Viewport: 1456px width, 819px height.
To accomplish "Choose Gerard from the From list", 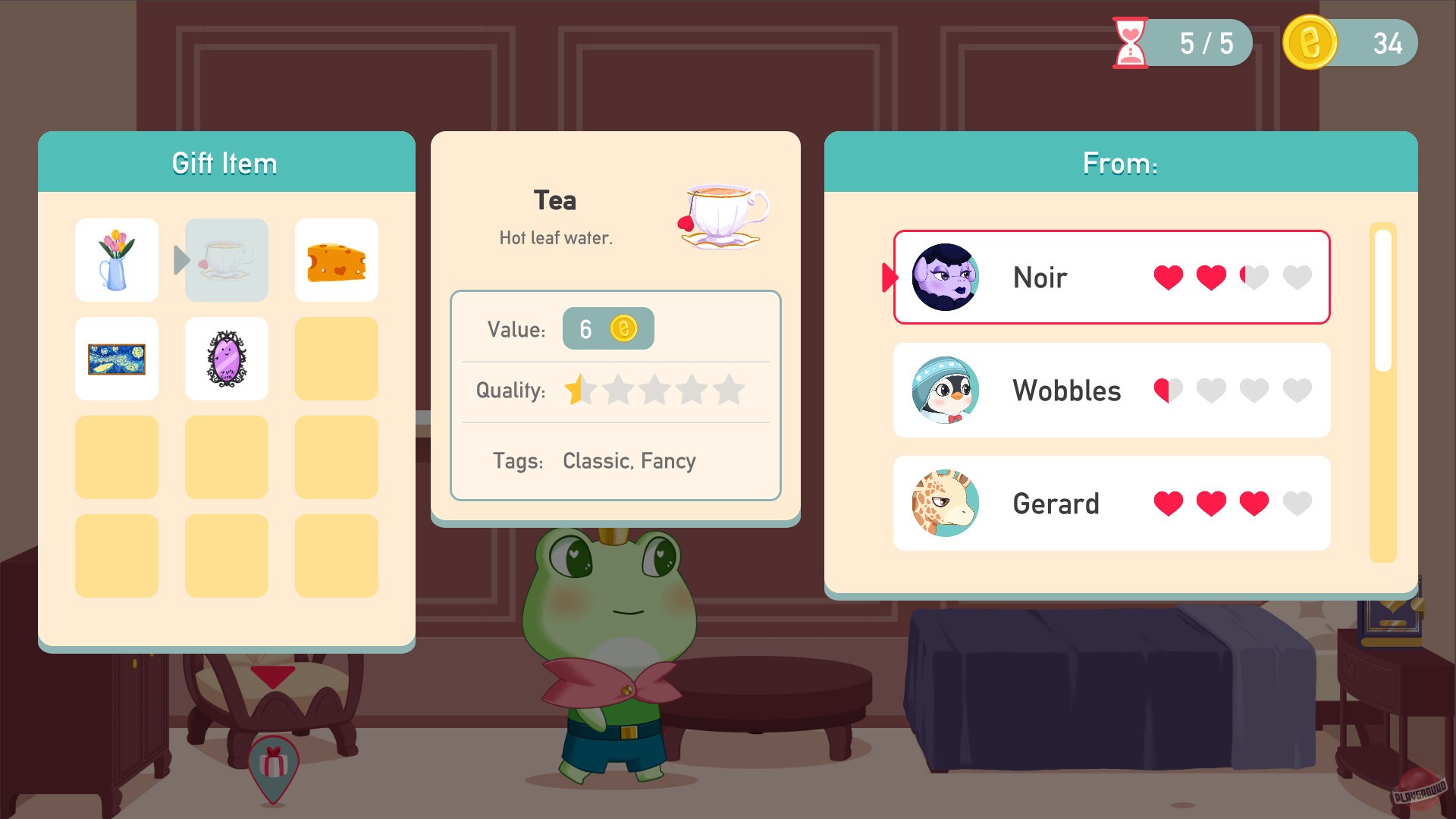I will [1111, 503].
